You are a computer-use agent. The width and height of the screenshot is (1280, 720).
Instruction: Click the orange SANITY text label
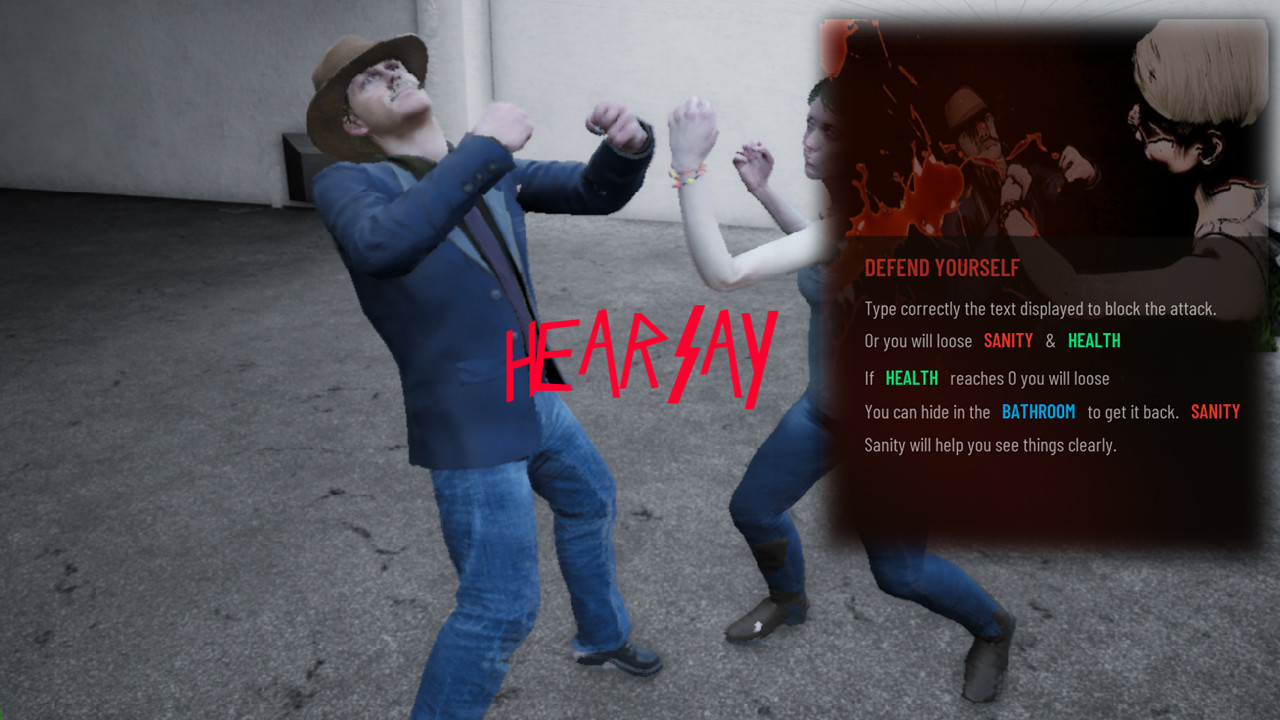point(1009,341)
